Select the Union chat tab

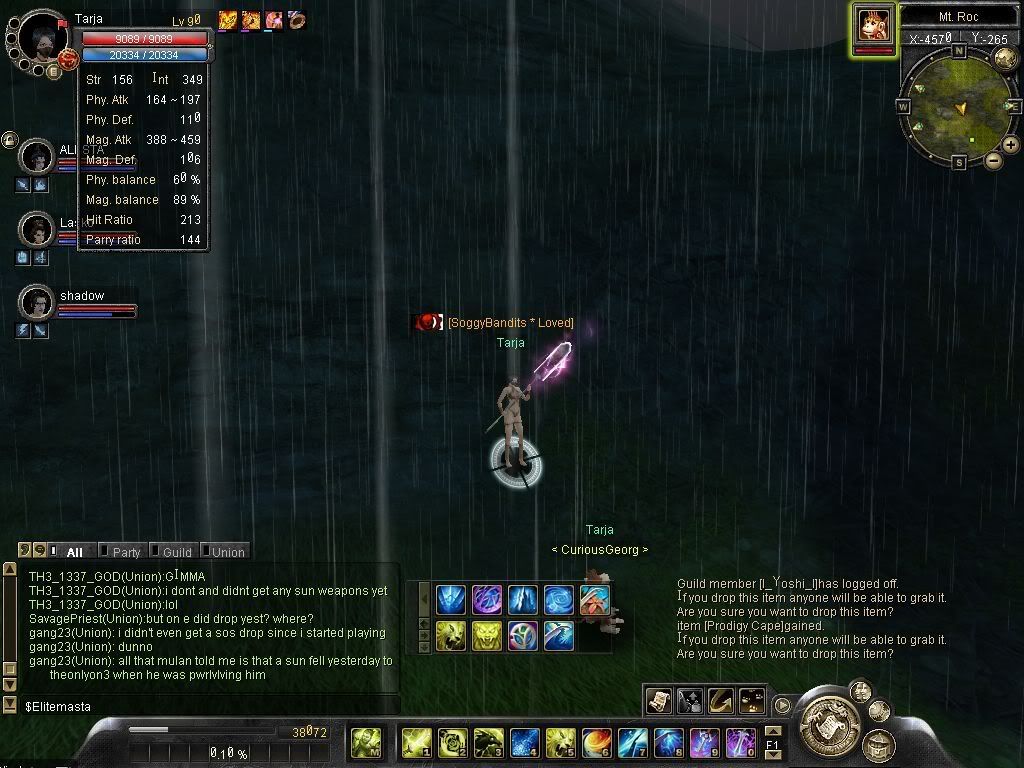227,552
